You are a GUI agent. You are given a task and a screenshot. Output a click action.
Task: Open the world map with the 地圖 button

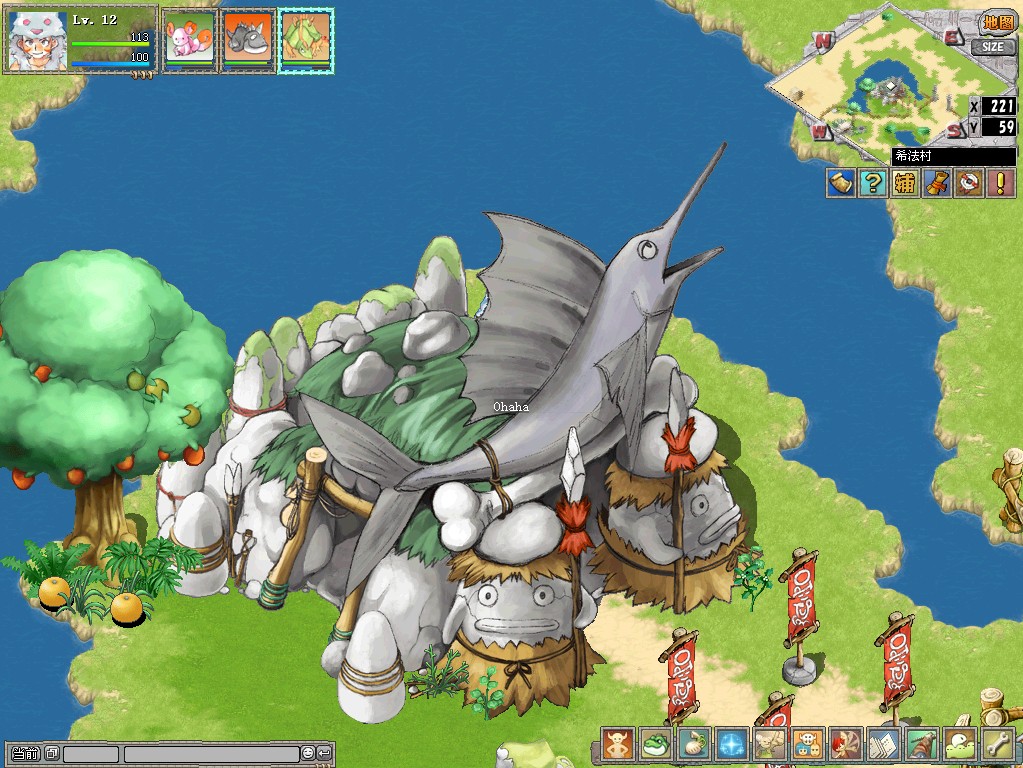point(996,23)
